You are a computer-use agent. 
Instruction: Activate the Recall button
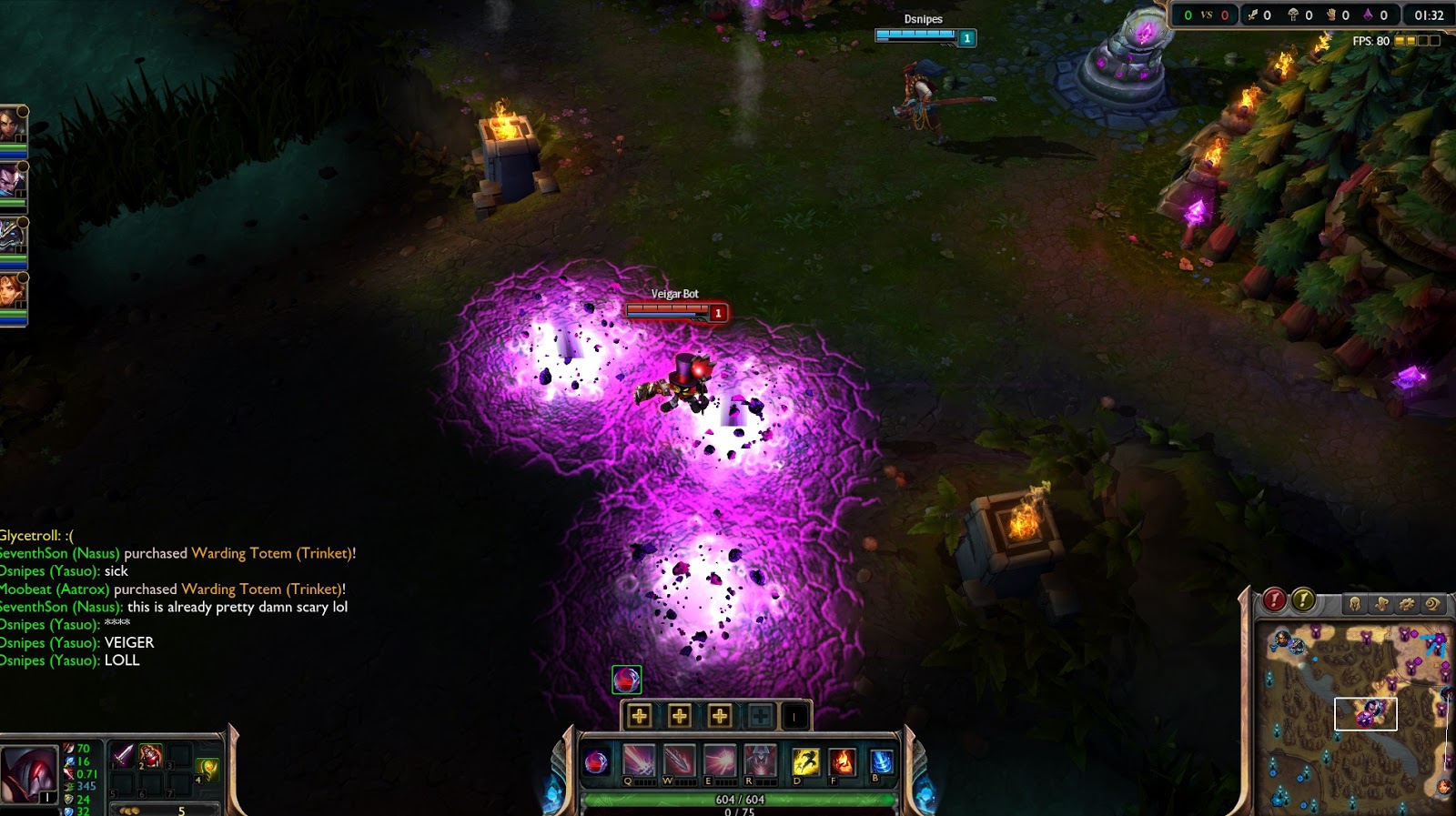(x=881, y=761)
